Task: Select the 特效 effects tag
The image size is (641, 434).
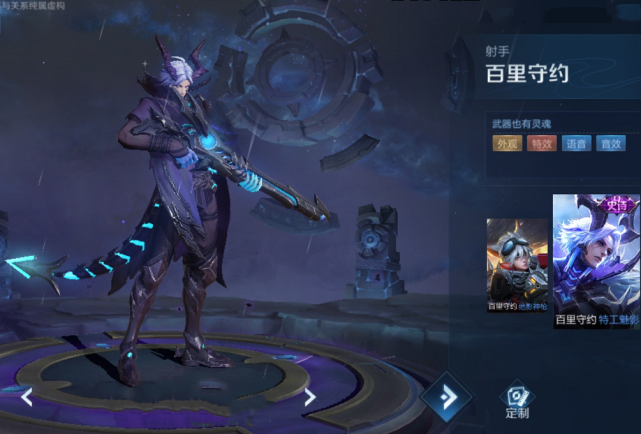Action: (x=541, y=143)
